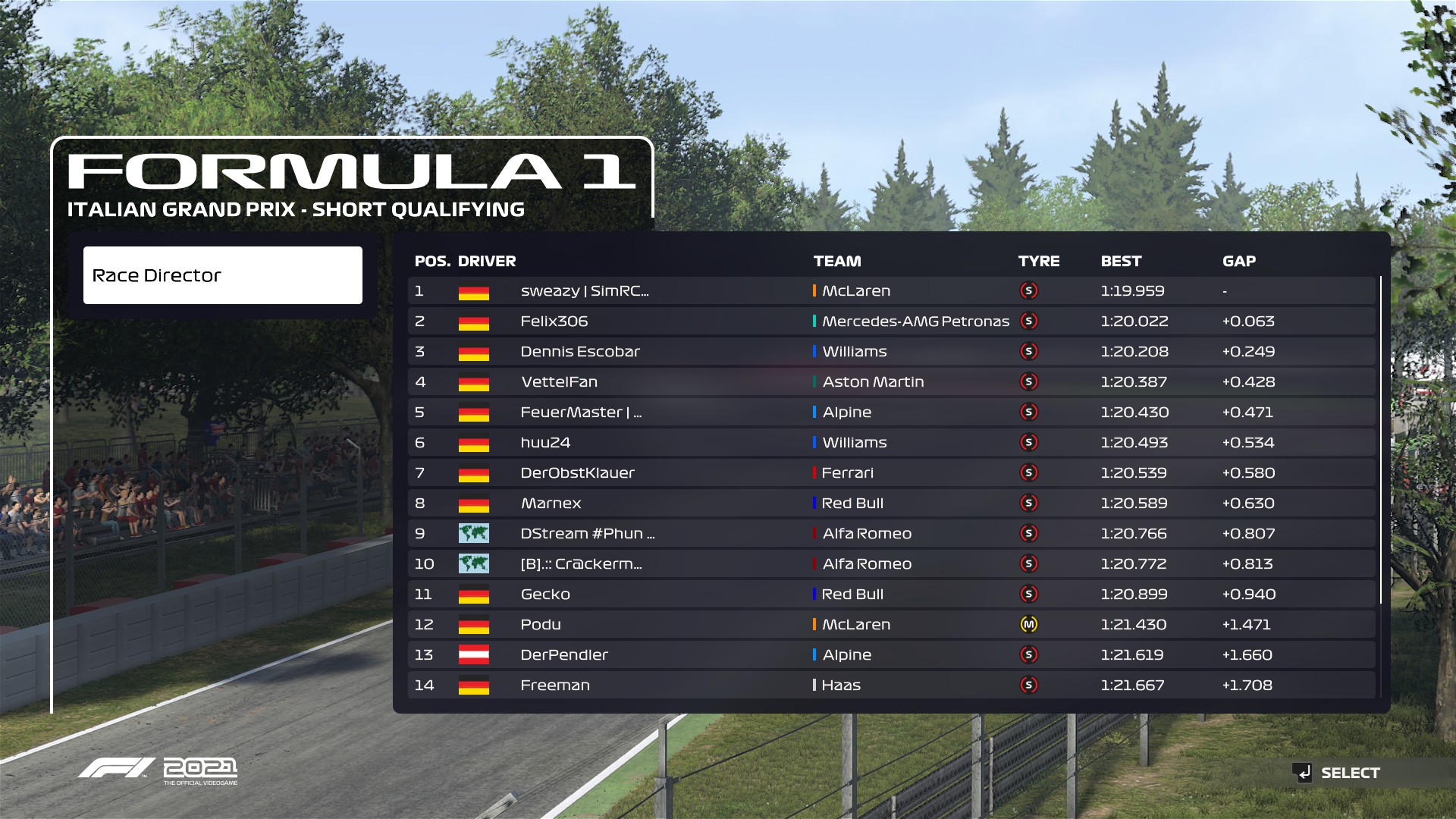
Task: Select the sweazy | SimRC driver row
Action: click(584, 291)
